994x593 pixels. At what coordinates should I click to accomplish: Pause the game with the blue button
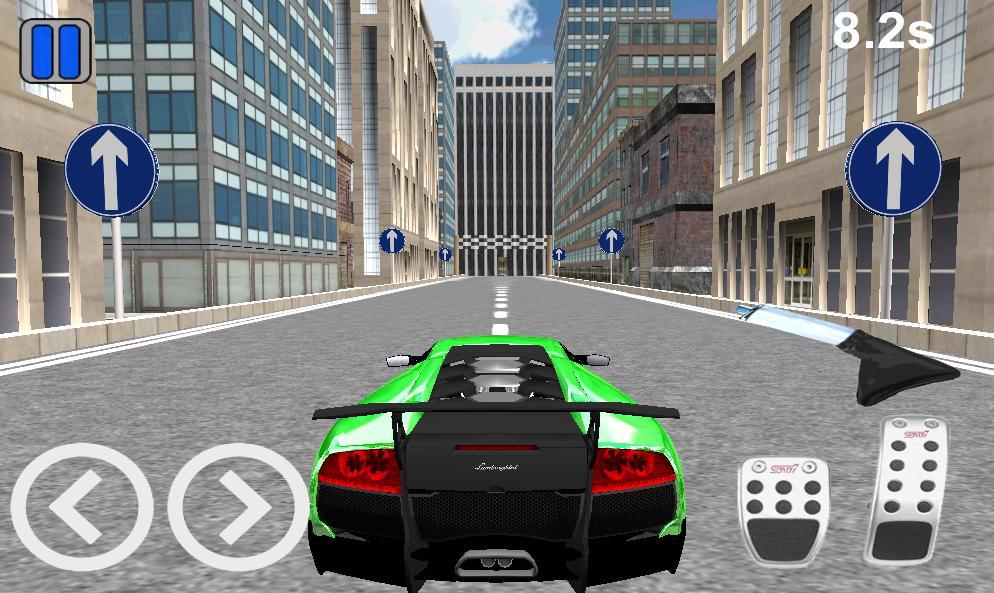(x=56, y=51)
